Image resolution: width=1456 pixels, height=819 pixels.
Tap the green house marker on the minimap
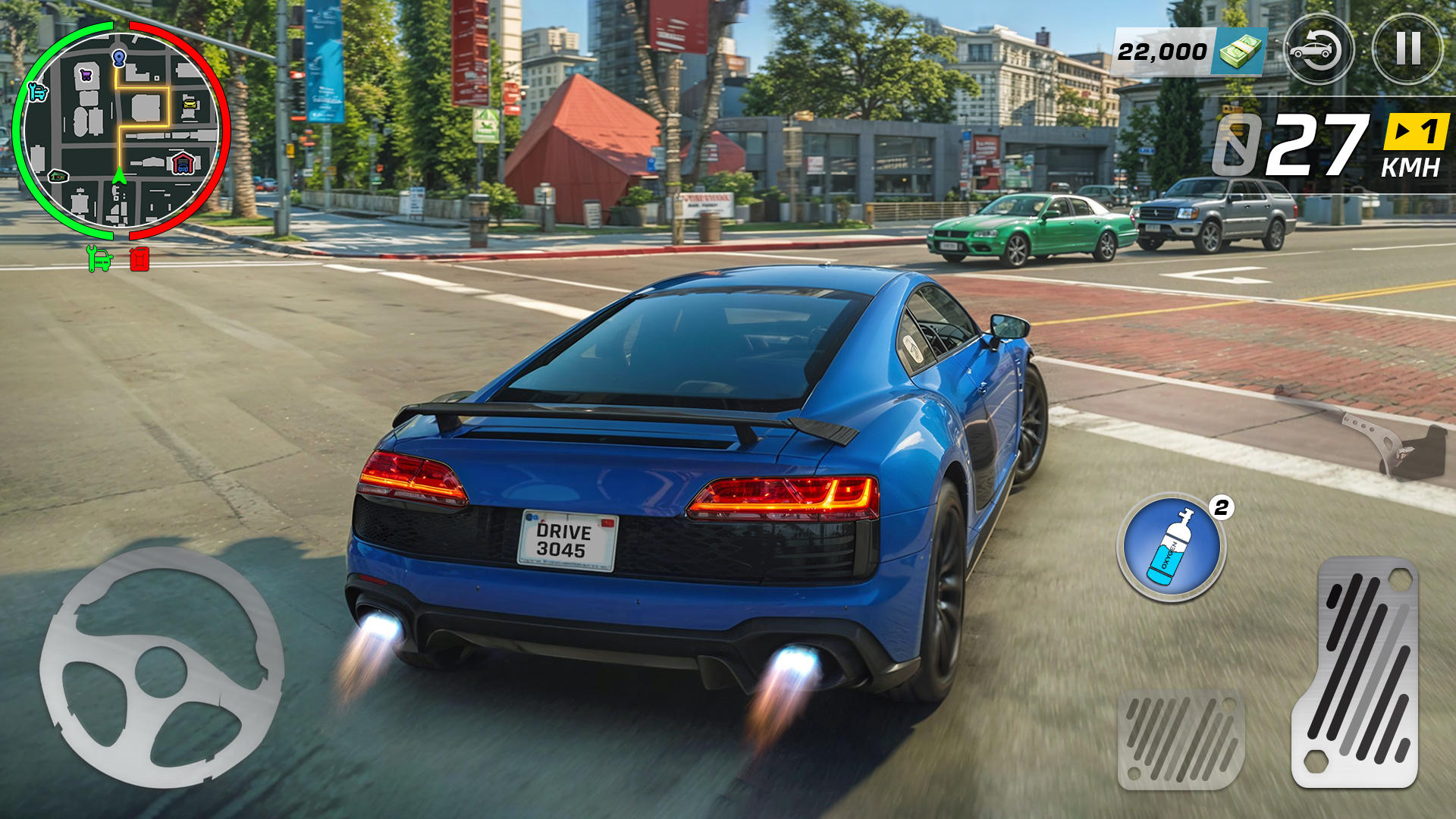(x=58, y=176)
